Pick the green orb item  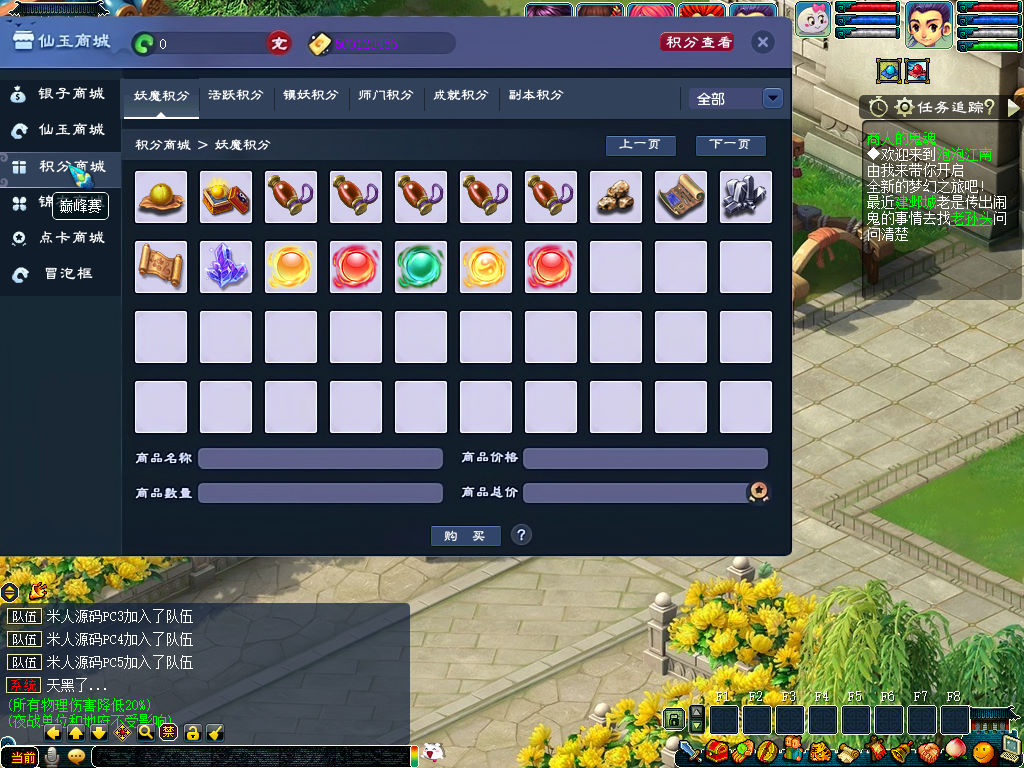click(x=421, y=267)
